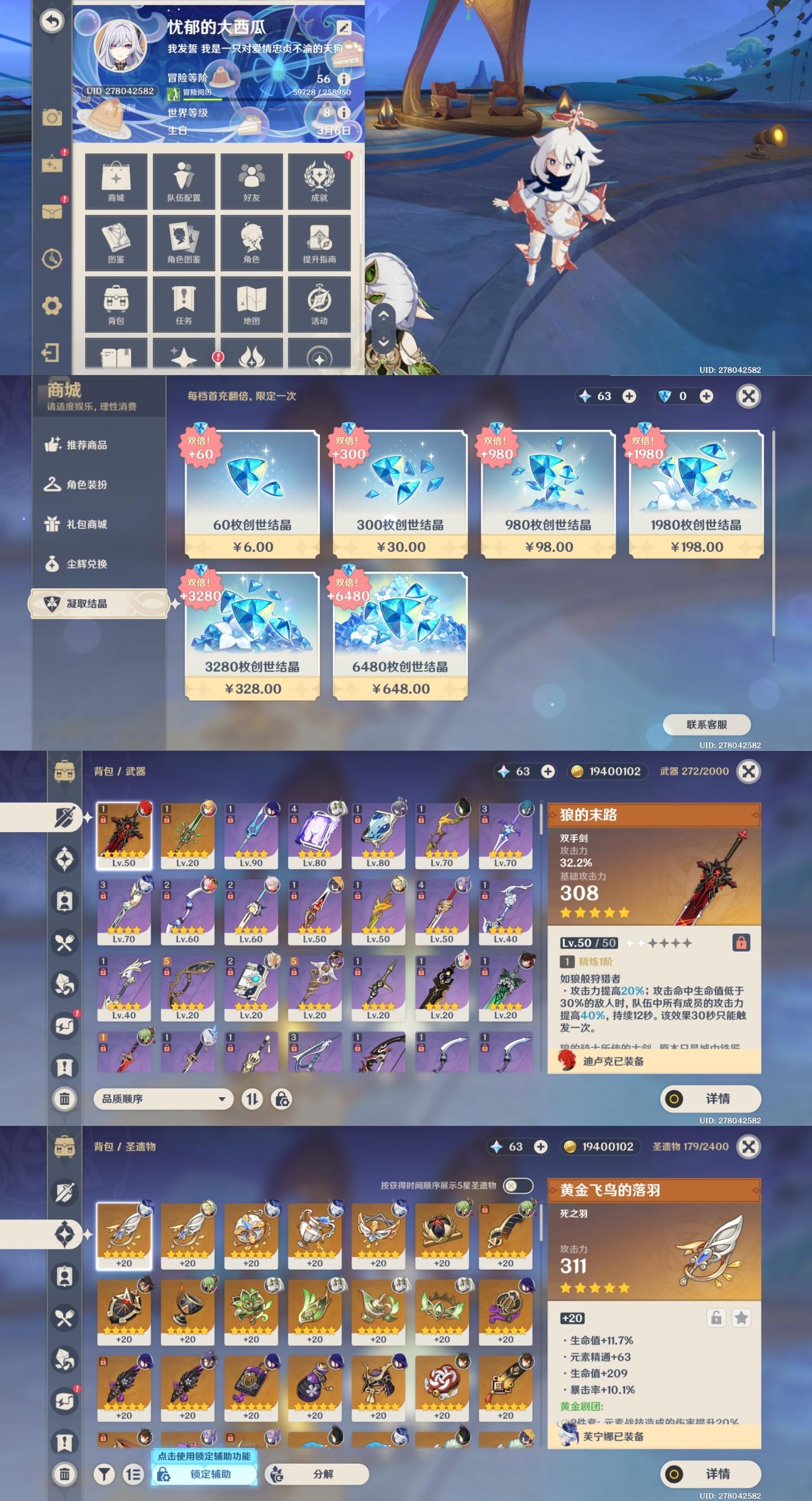Toggle 按获得时间顺序展示5星圣遗物 switch
The width and height of the screenshot is (812, 1501).
517,1185
